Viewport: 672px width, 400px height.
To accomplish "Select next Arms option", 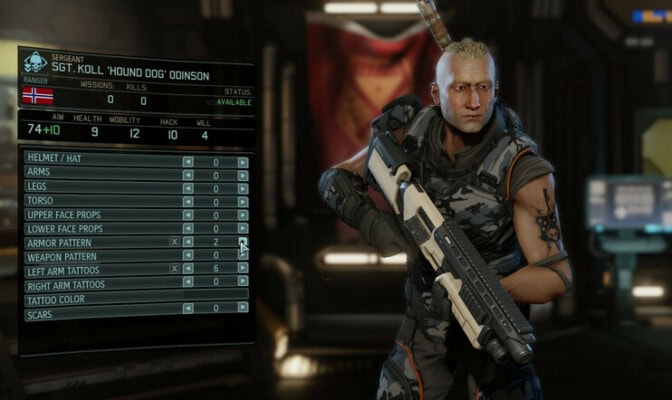I will (243, 174).
